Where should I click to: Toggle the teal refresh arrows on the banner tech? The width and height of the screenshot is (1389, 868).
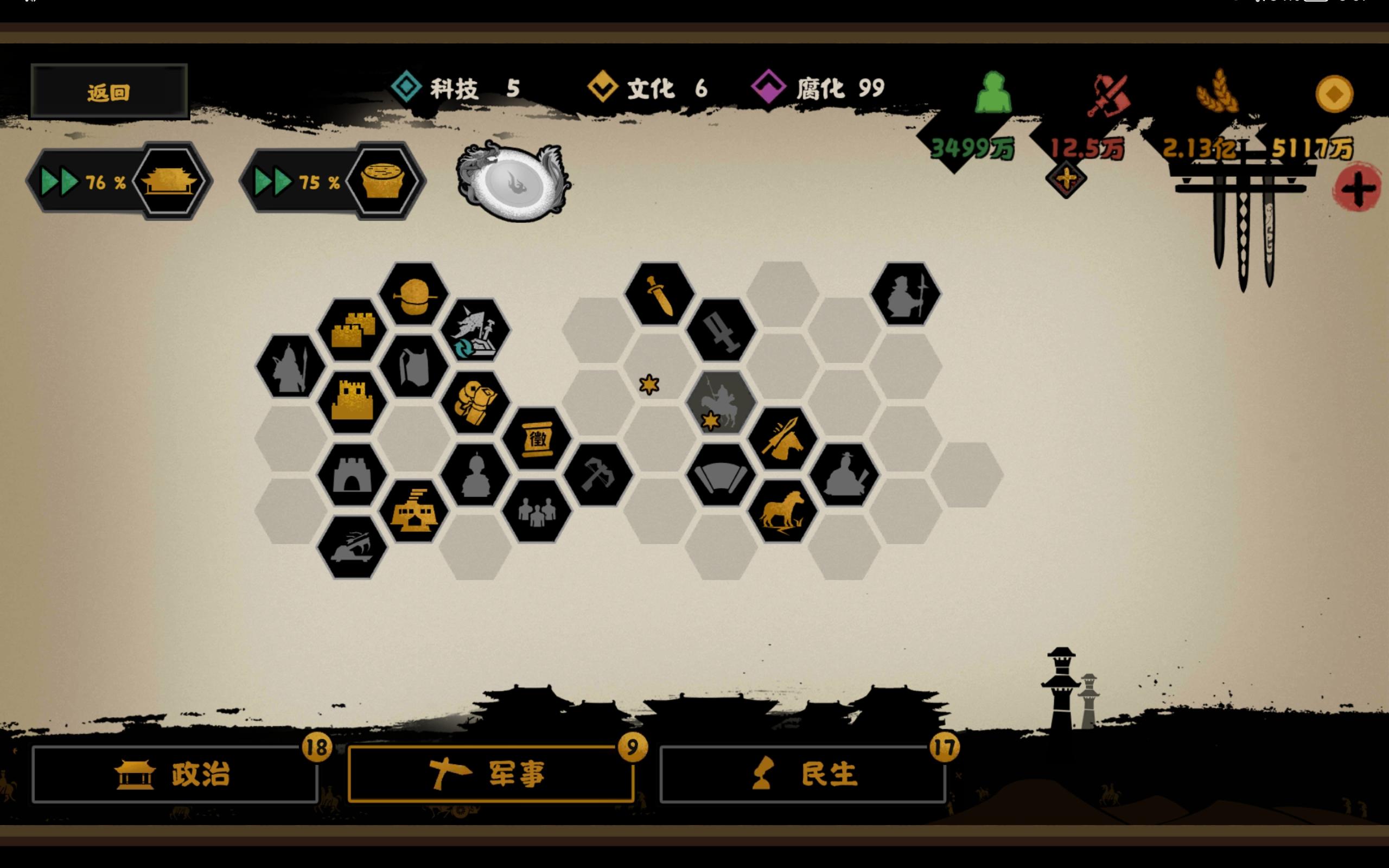[x=465, y=348]
